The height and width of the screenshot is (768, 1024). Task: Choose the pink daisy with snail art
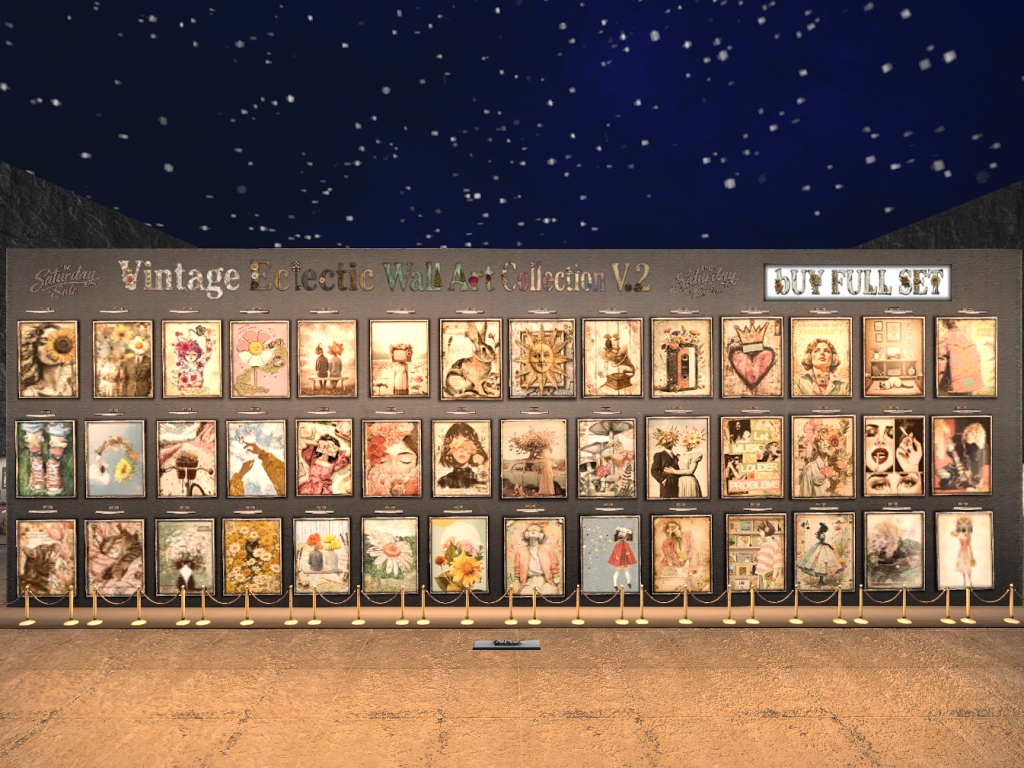pos(260,359)
